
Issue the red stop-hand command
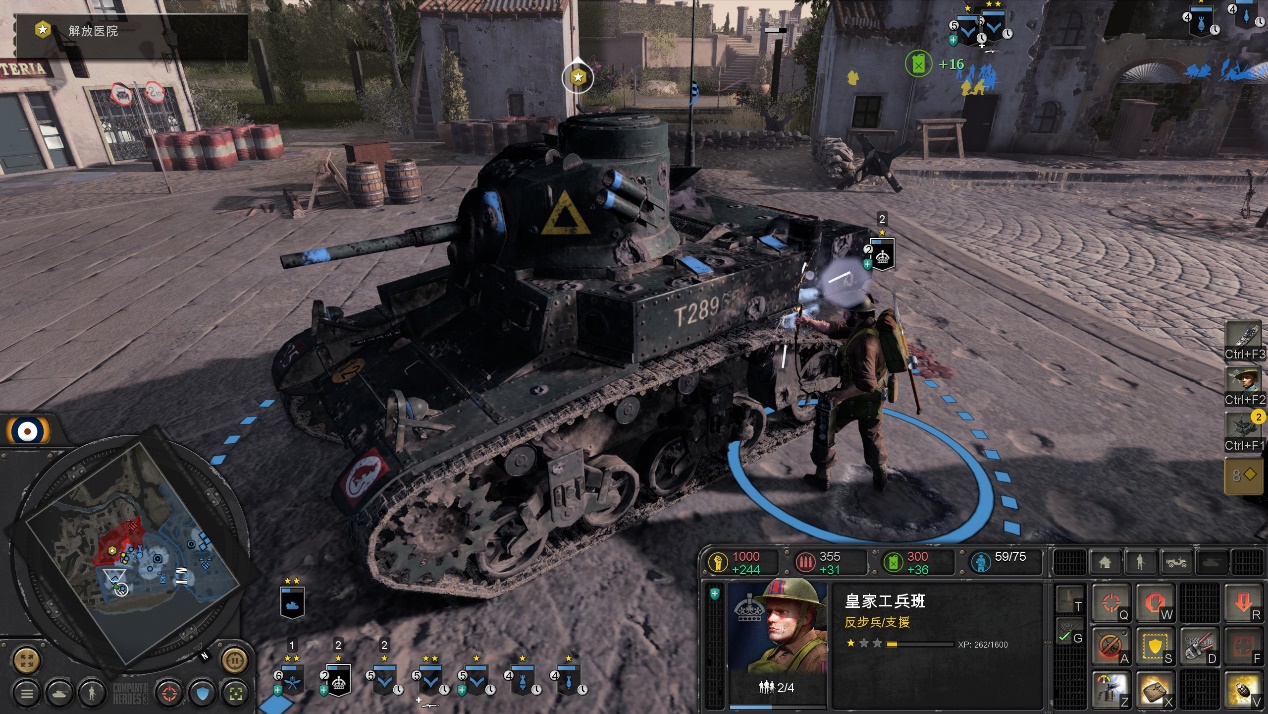pos(1153,603)
